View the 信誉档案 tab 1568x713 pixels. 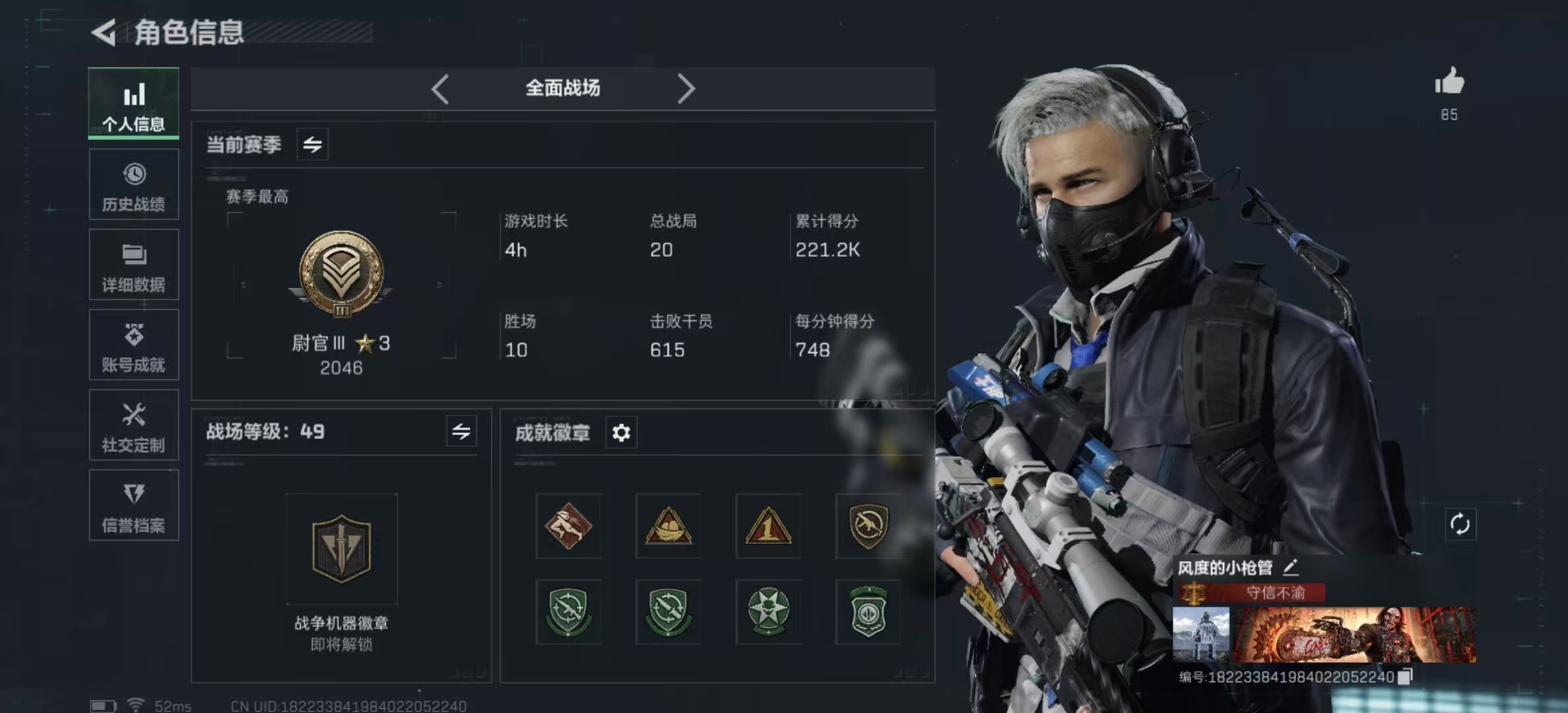(x=134, y=506)
